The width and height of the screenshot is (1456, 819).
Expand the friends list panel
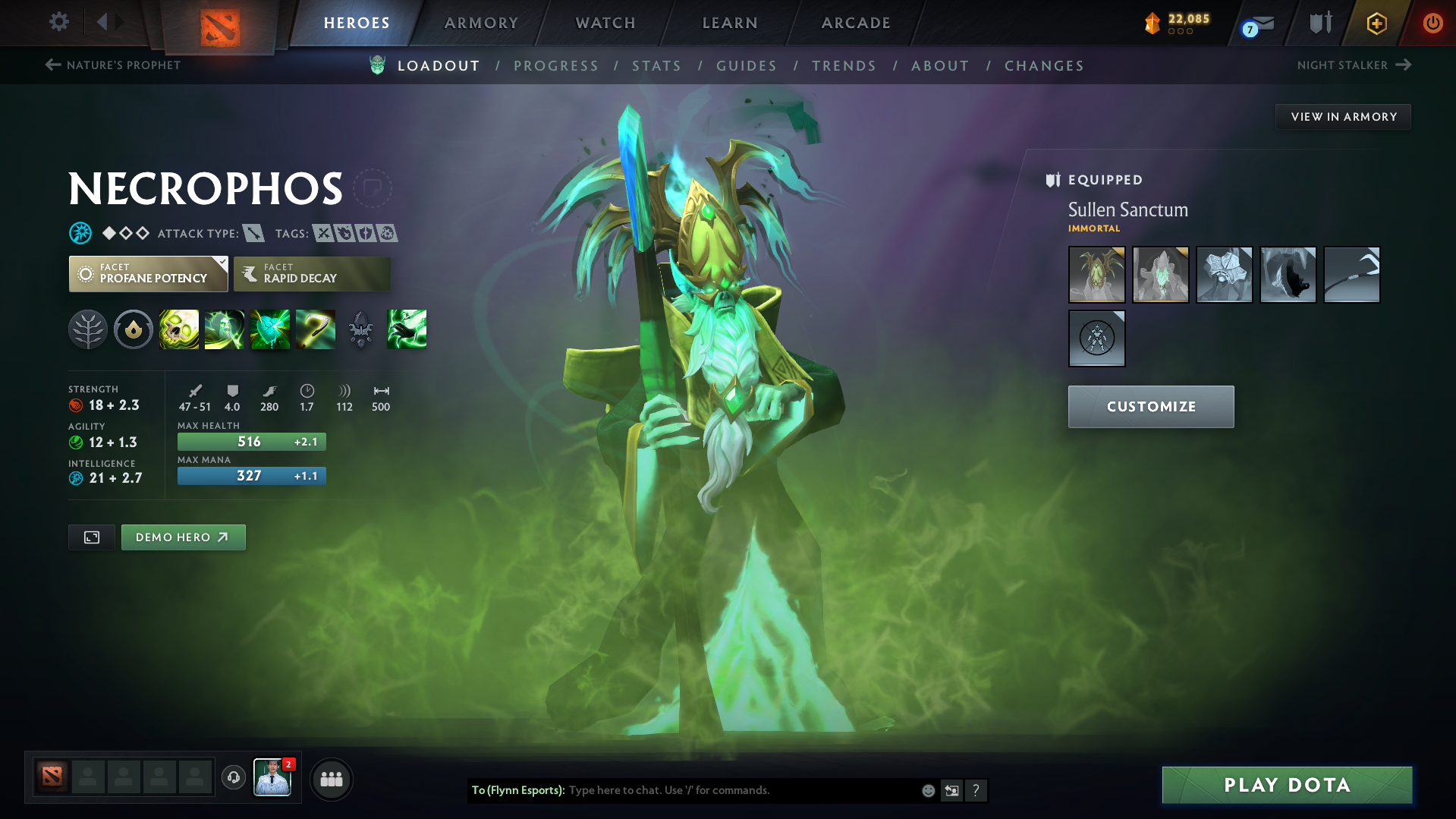tap(332, 779)
